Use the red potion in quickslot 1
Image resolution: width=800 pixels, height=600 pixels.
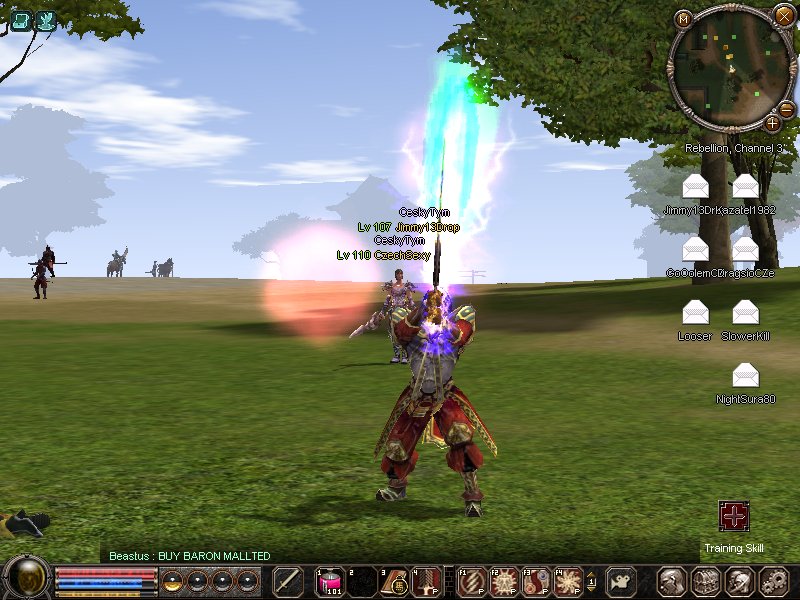(x=329, y=581)
